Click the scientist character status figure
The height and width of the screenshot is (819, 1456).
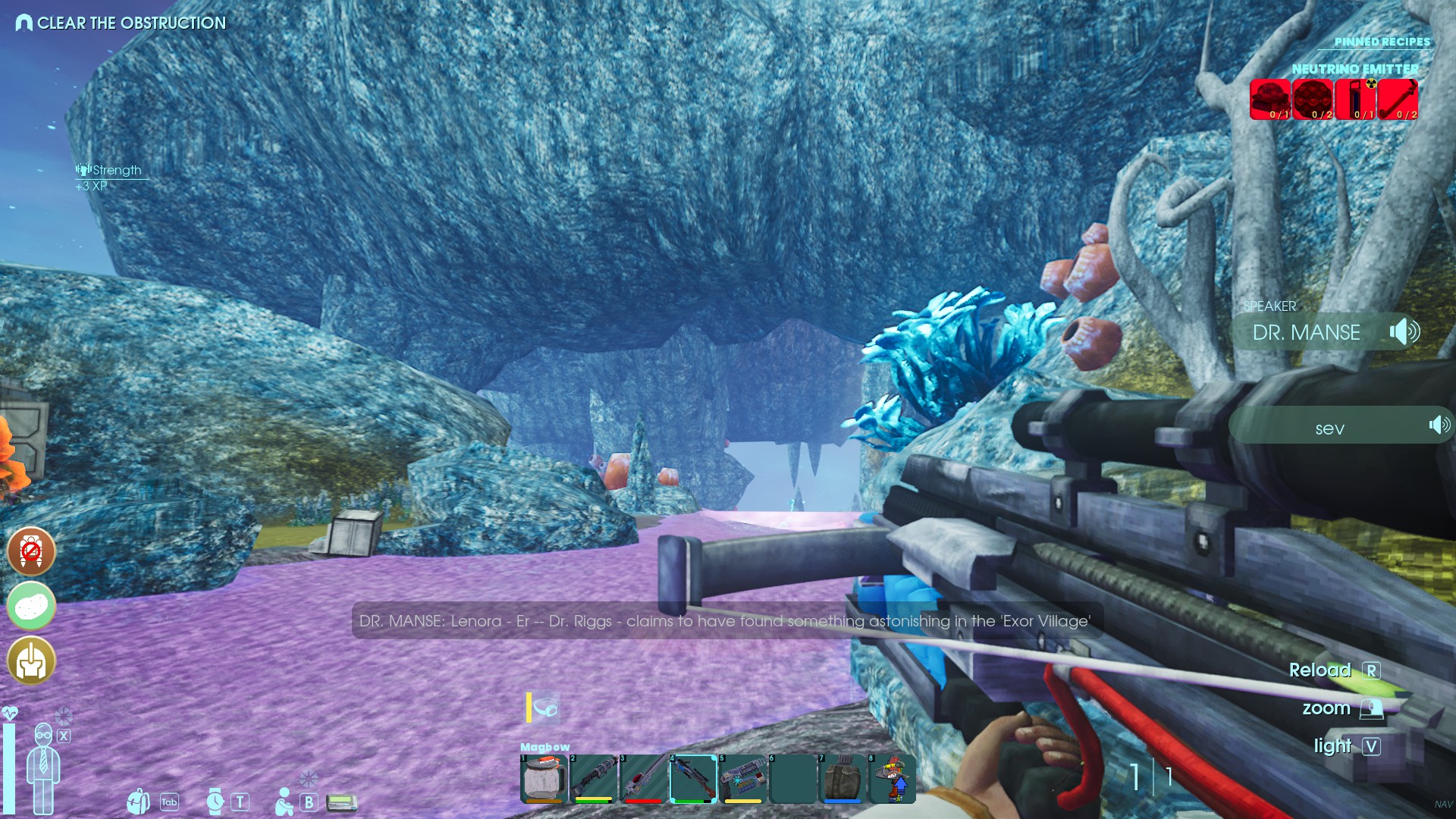(x=43, y=767)
